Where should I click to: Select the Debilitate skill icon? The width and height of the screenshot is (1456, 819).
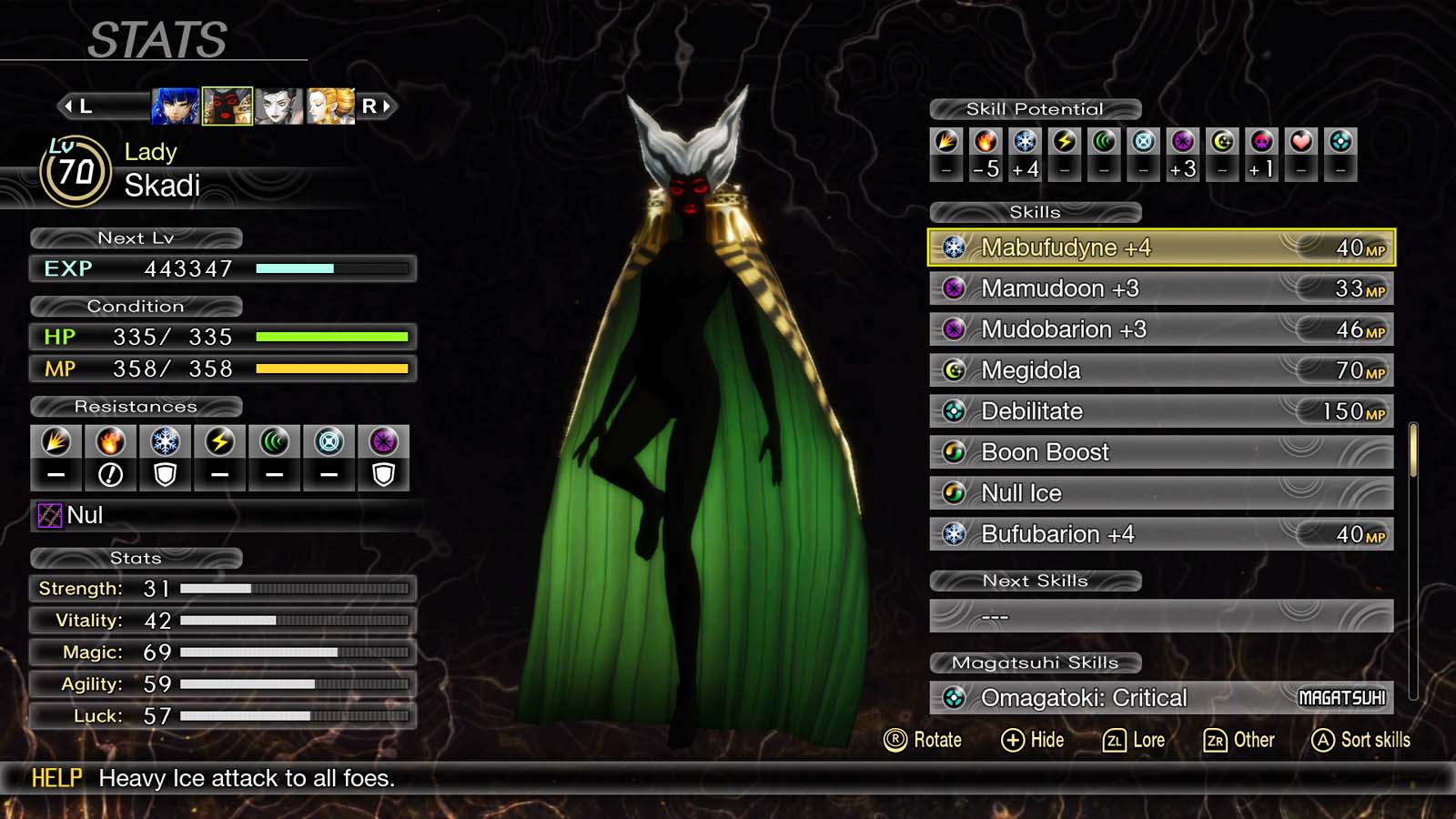(956, 411)
